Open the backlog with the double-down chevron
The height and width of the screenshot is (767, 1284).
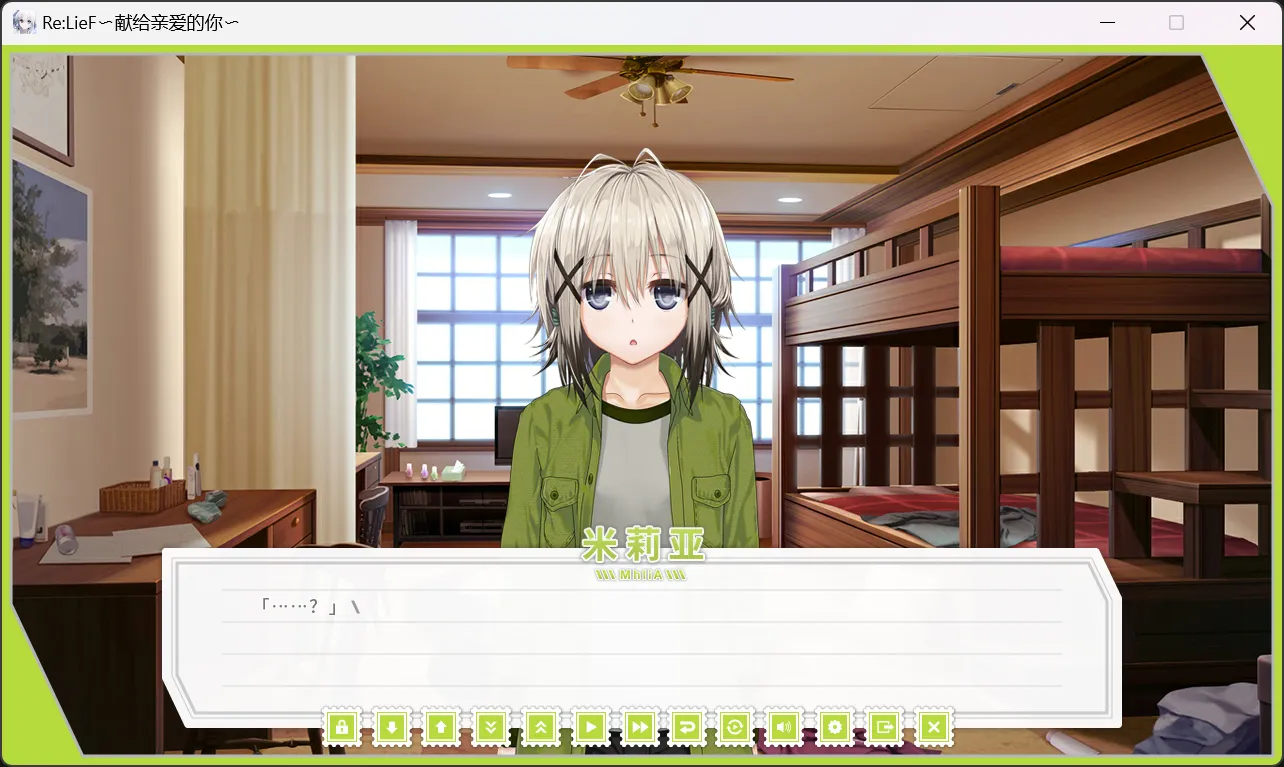coord(490,727)
